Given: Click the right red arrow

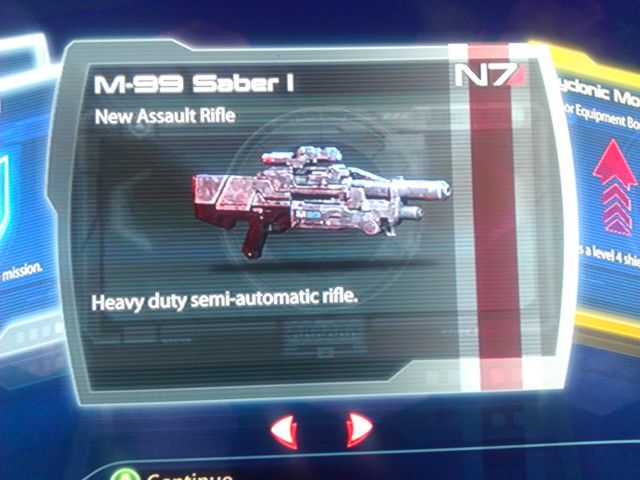Looking at the screenshot, I should [x=356, y=430].
